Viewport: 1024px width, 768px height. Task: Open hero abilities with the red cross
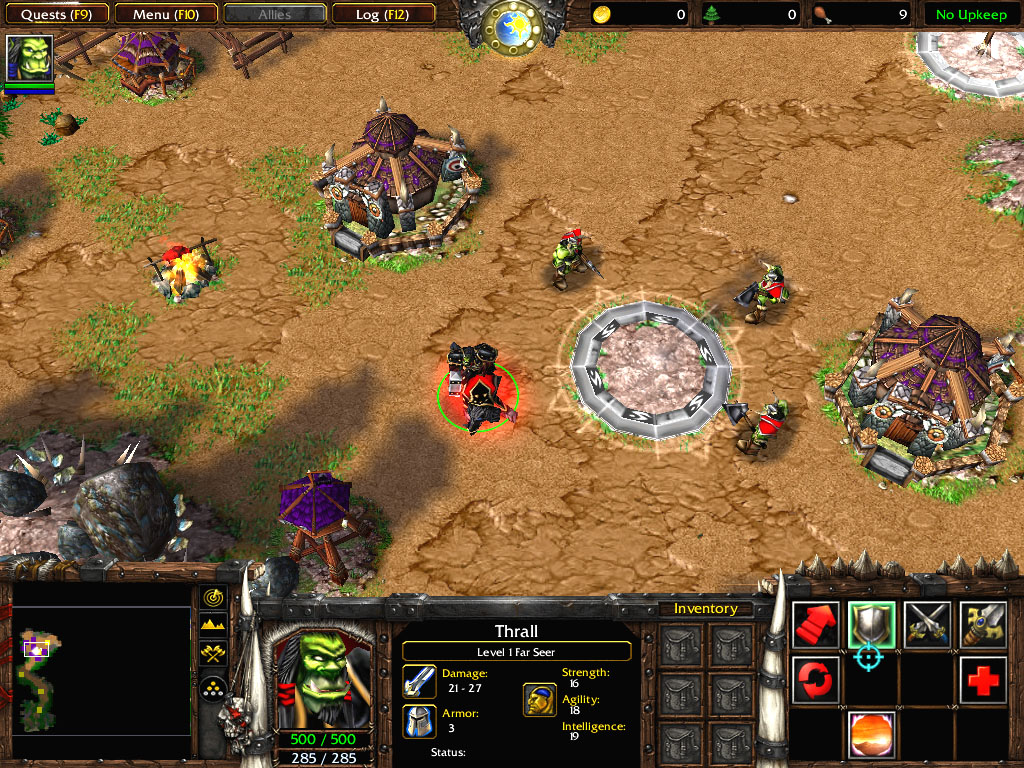pos(983,680)
